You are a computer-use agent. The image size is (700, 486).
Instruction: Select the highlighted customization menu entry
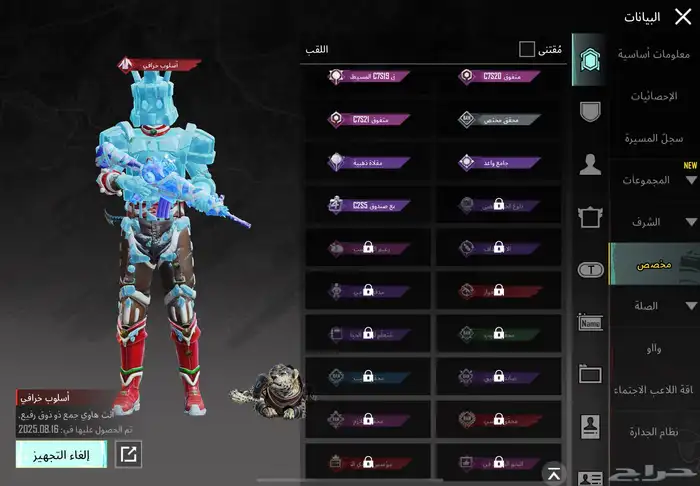click(x=655, y=264)
